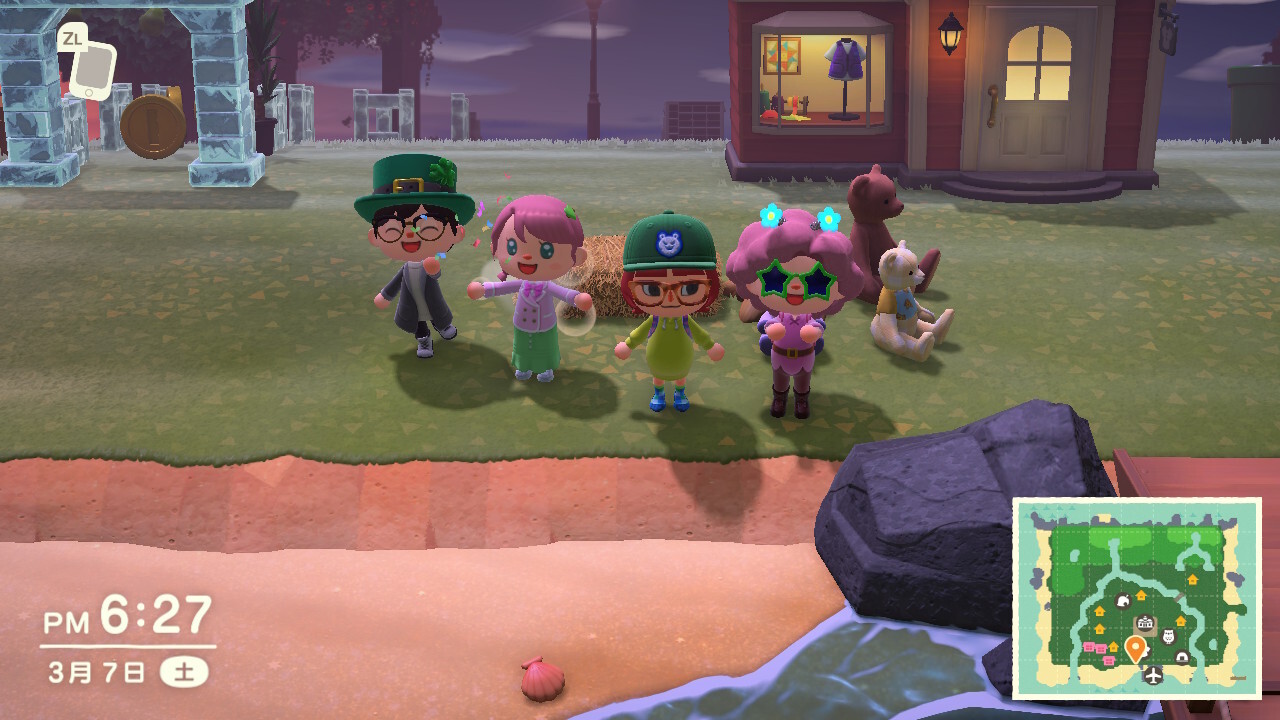1280x720 pixels.
Task: Open the island minimap
Action: point(1137,598)
